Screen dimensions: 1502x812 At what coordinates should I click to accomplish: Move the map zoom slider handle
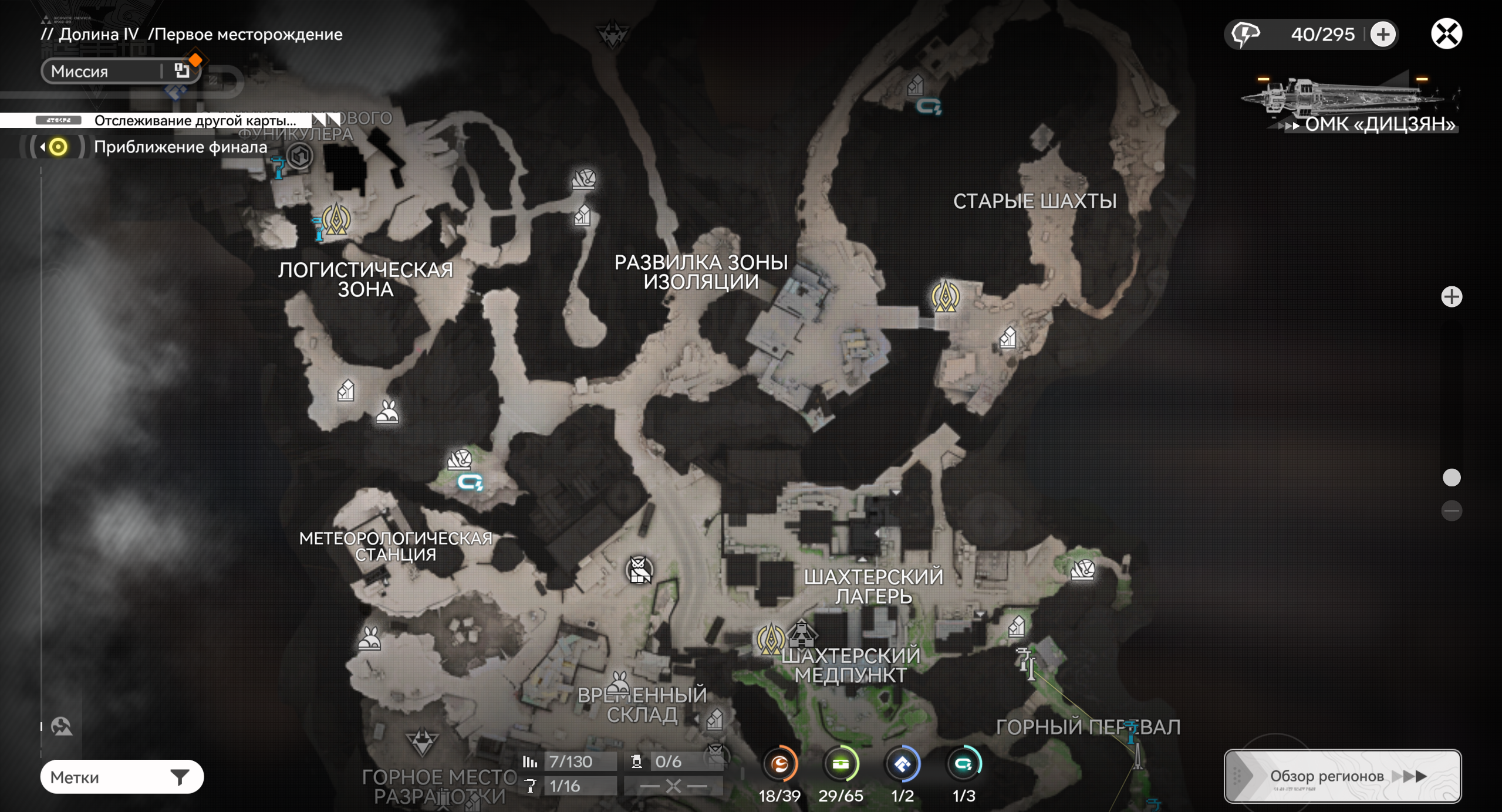tap(1452, 478)
